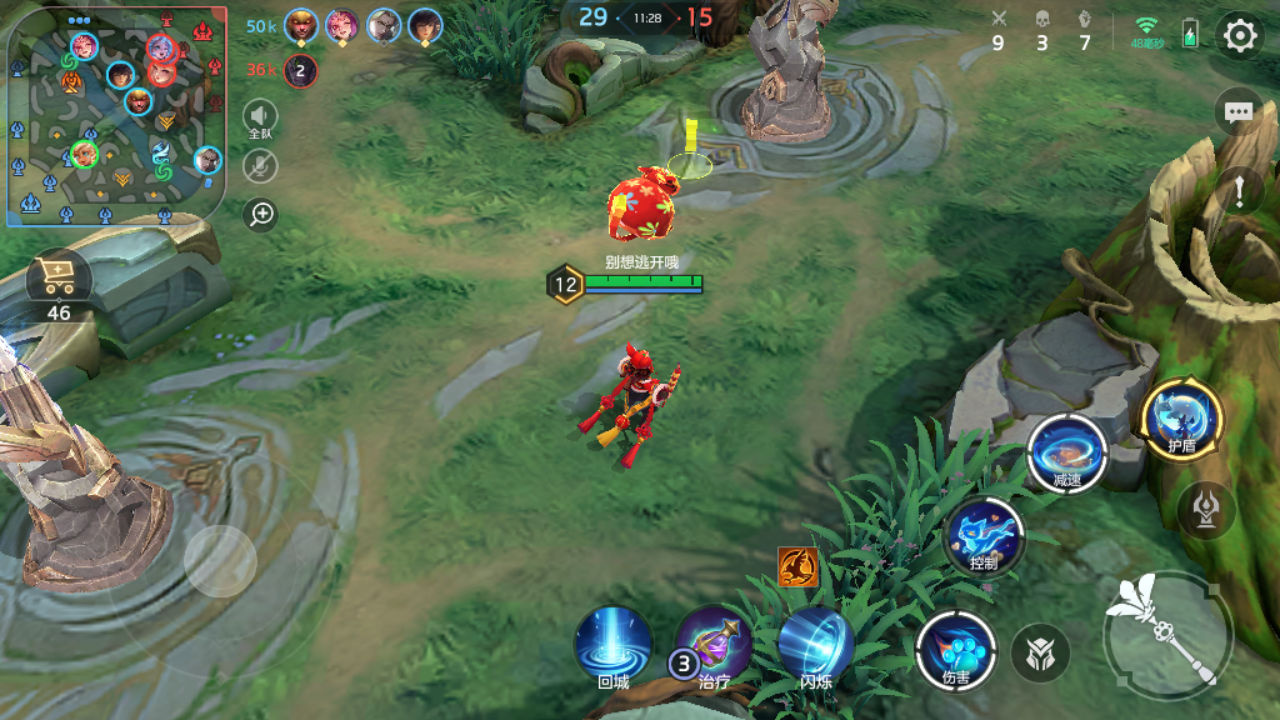1280x720 pixels.
Task: Tap the orange equipment active item icon
Action: pyautogui.click(x=798, y=567)
